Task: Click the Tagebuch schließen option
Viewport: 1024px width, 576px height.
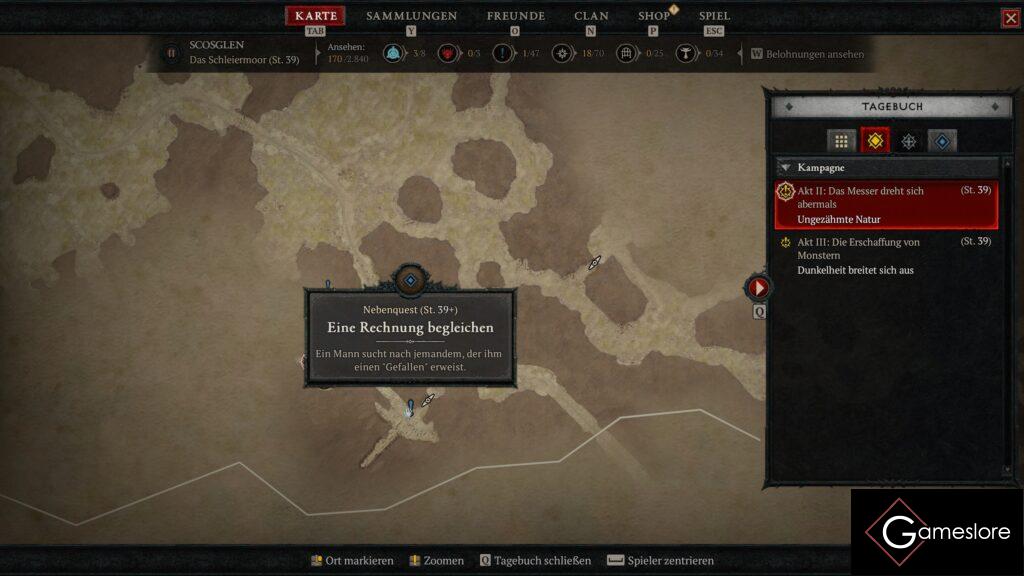Action: pos(535,561)
